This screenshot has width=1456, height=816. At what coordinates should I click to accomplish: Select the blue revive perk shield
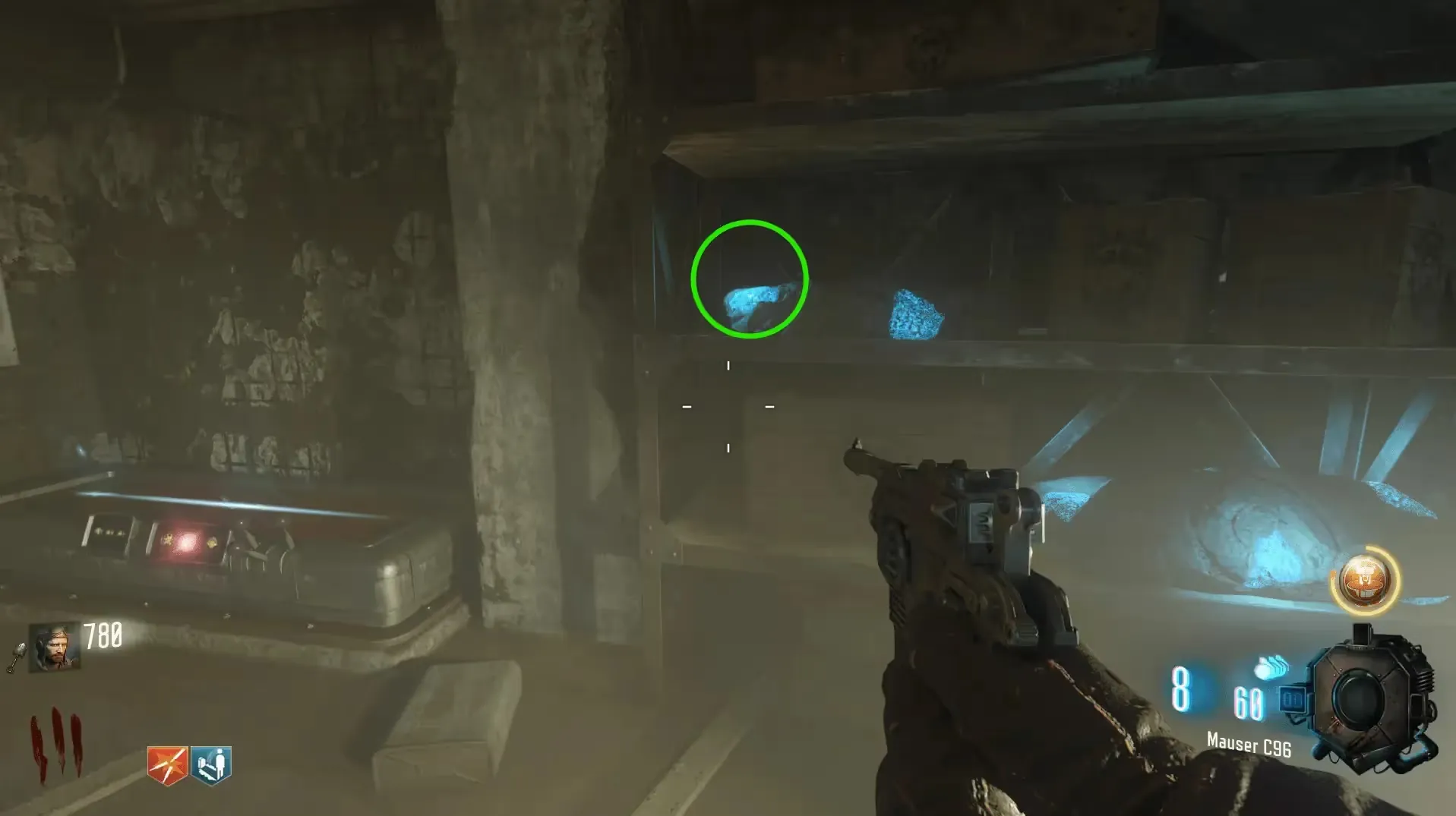(211, 764)
